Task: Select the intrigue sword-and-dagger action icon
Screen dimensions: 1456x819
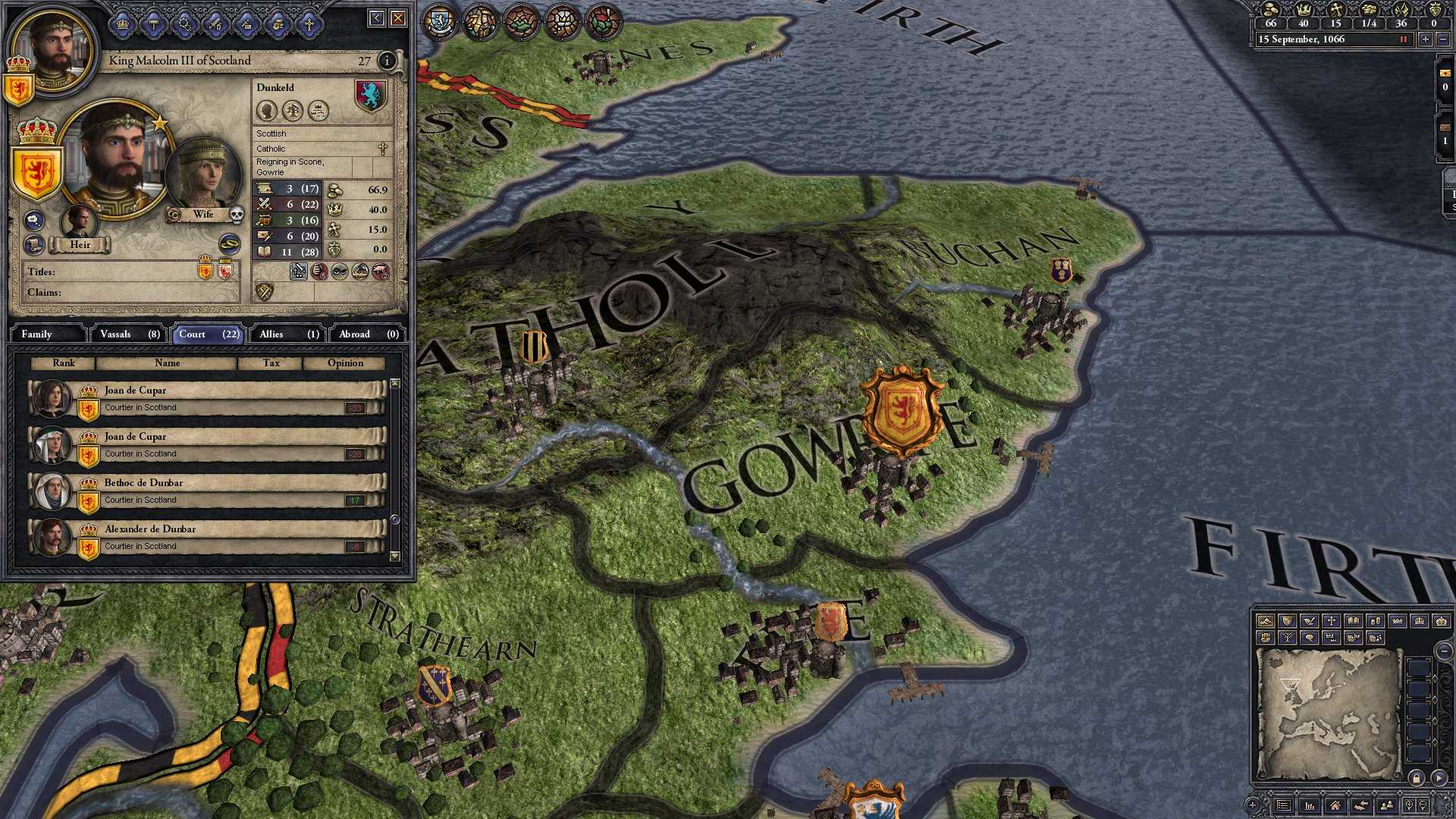Action: 215,24
